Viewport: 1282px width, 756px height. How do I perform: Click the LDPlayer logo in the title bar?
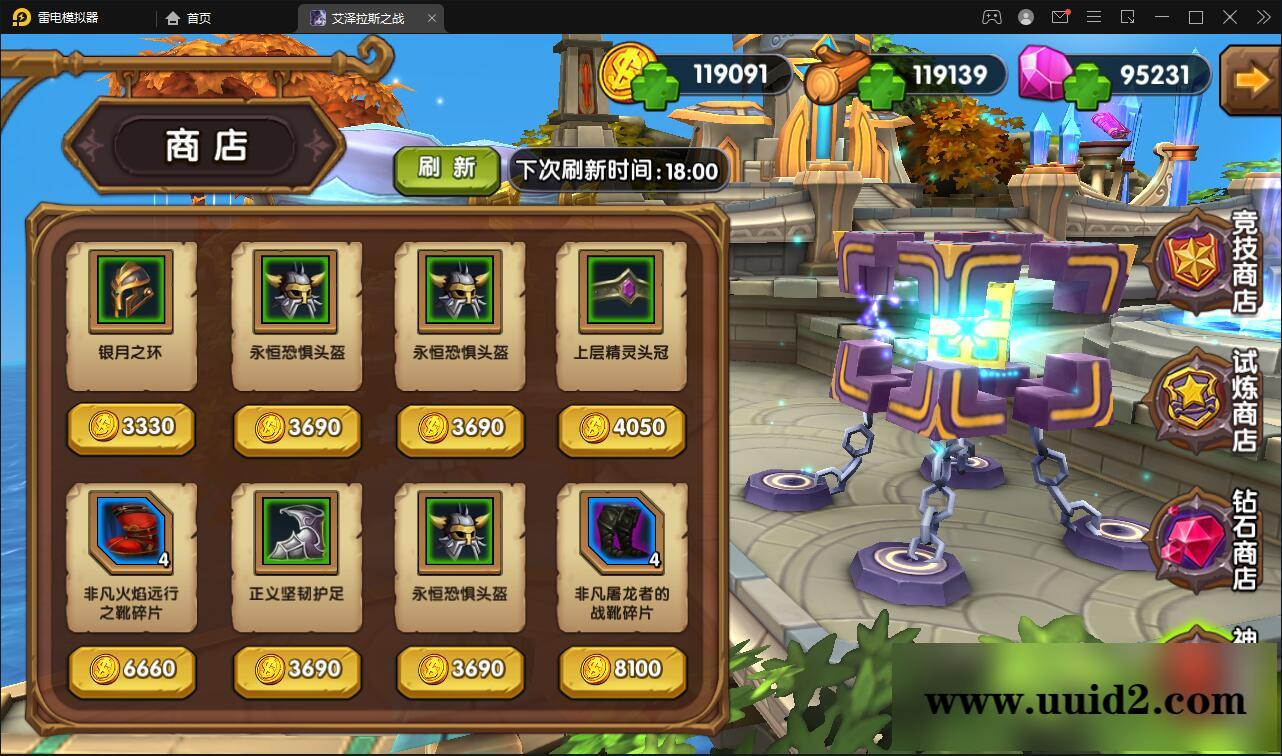tap(20, 17)
